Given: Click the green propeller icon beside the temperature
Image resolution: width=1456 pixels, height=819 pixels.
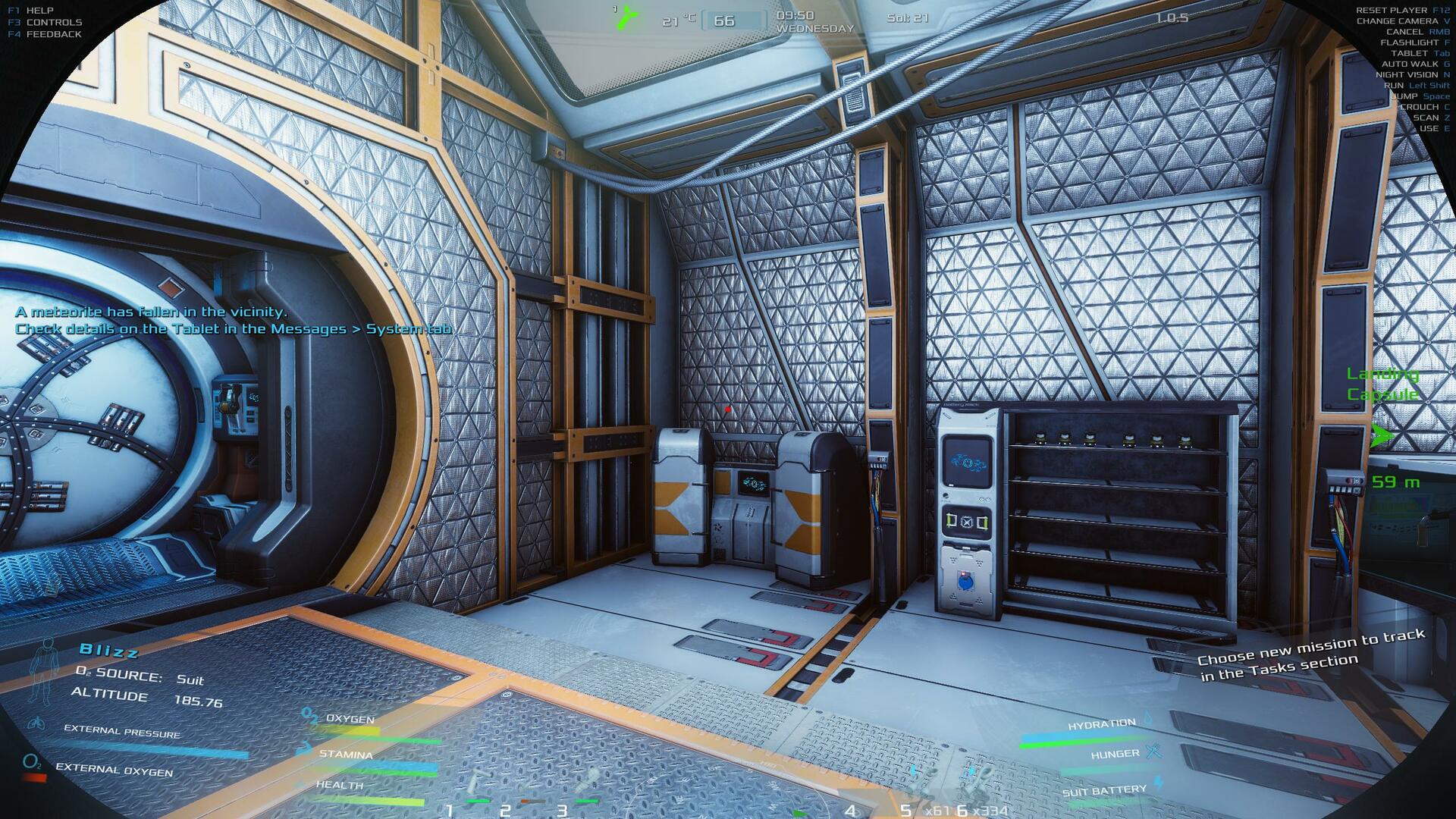Looking at the screenshot, I should [625, 17].
